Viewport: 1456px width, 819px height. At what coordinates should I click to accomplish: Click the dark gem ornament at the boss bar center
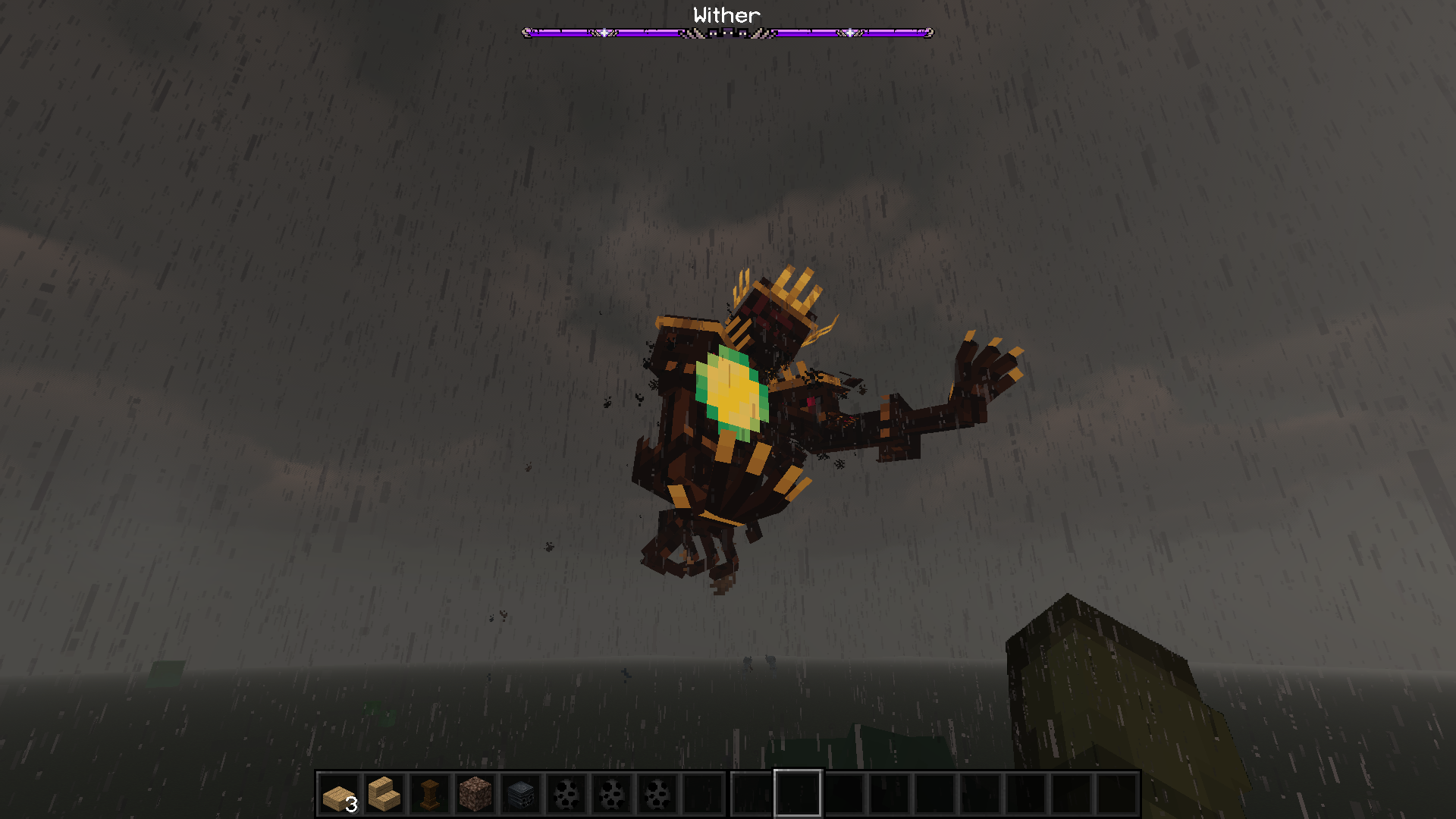click(726, 33)
